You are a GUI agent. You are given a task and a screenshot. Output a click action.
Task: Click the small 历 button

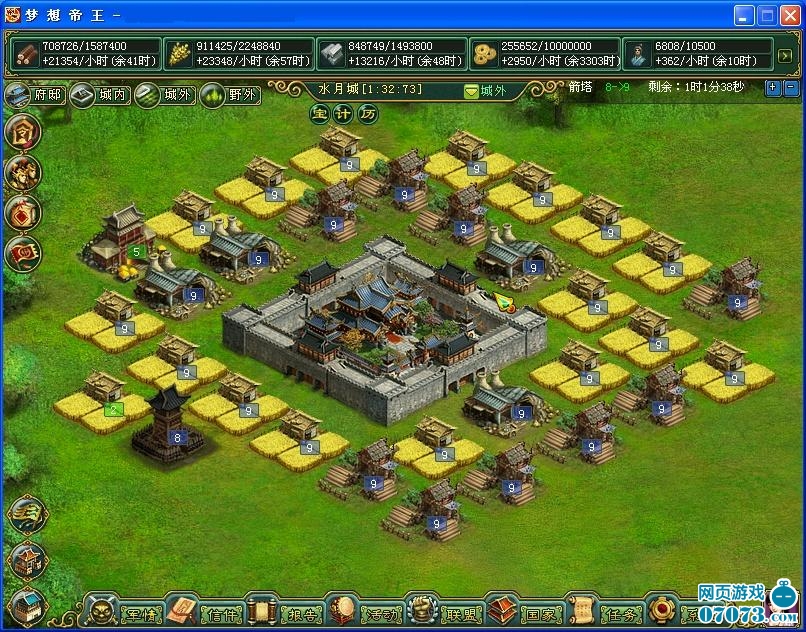[x=369, y=114]
